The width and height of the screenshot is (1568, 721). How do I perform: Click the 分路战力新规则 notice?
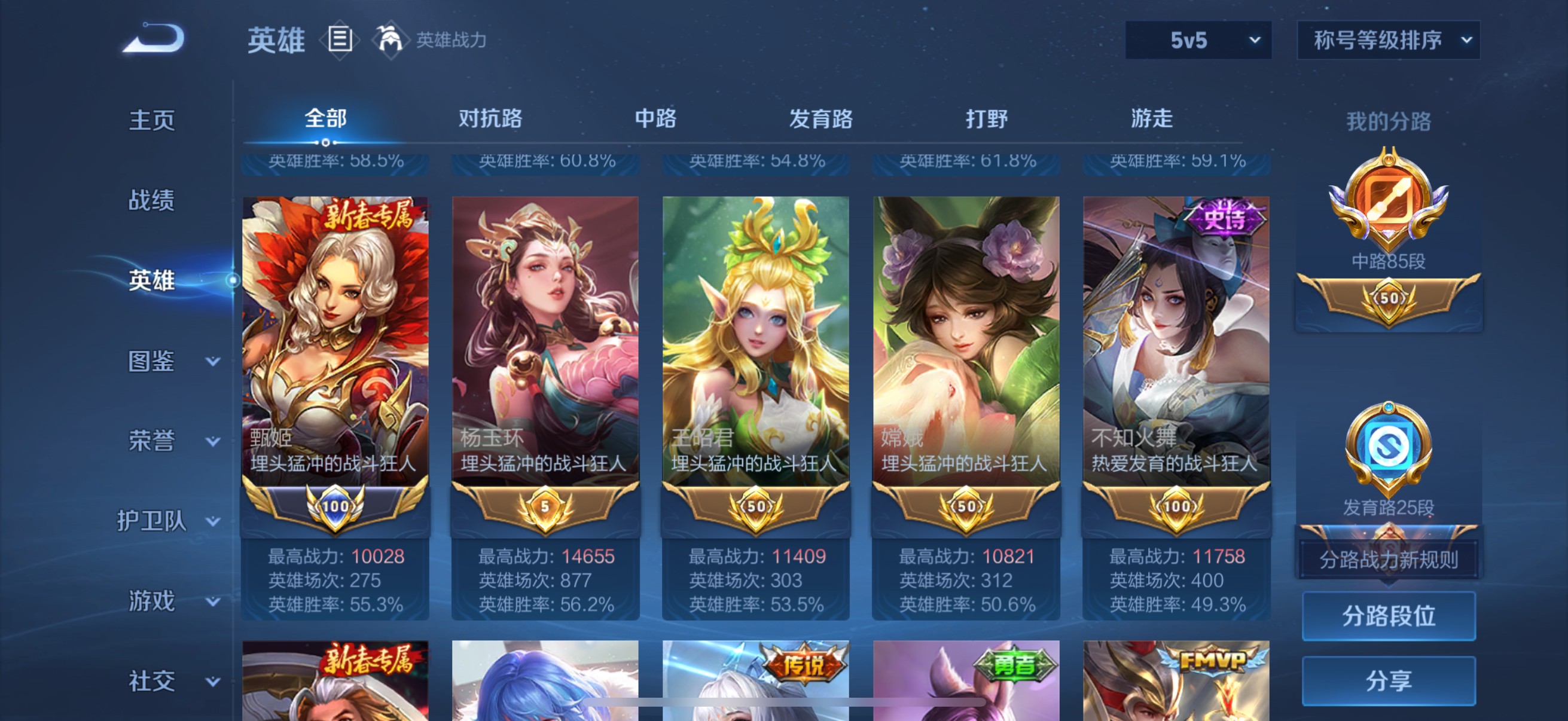(1390, 560)
